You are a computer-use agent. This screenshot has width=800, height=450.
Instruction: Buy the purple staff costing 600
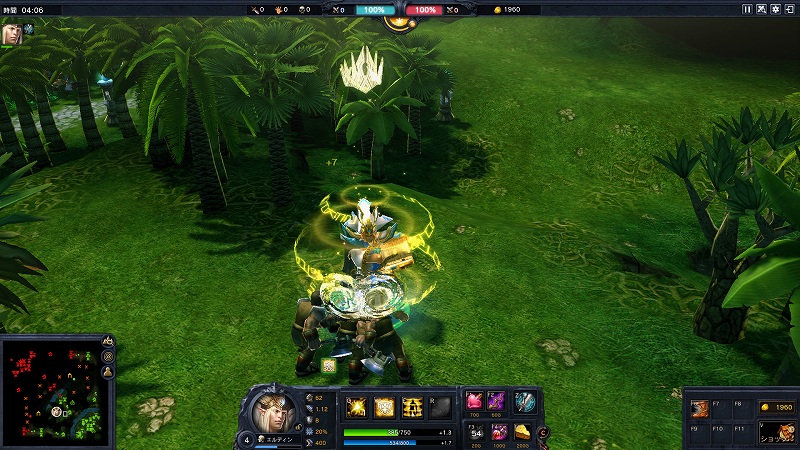[496, 401]
